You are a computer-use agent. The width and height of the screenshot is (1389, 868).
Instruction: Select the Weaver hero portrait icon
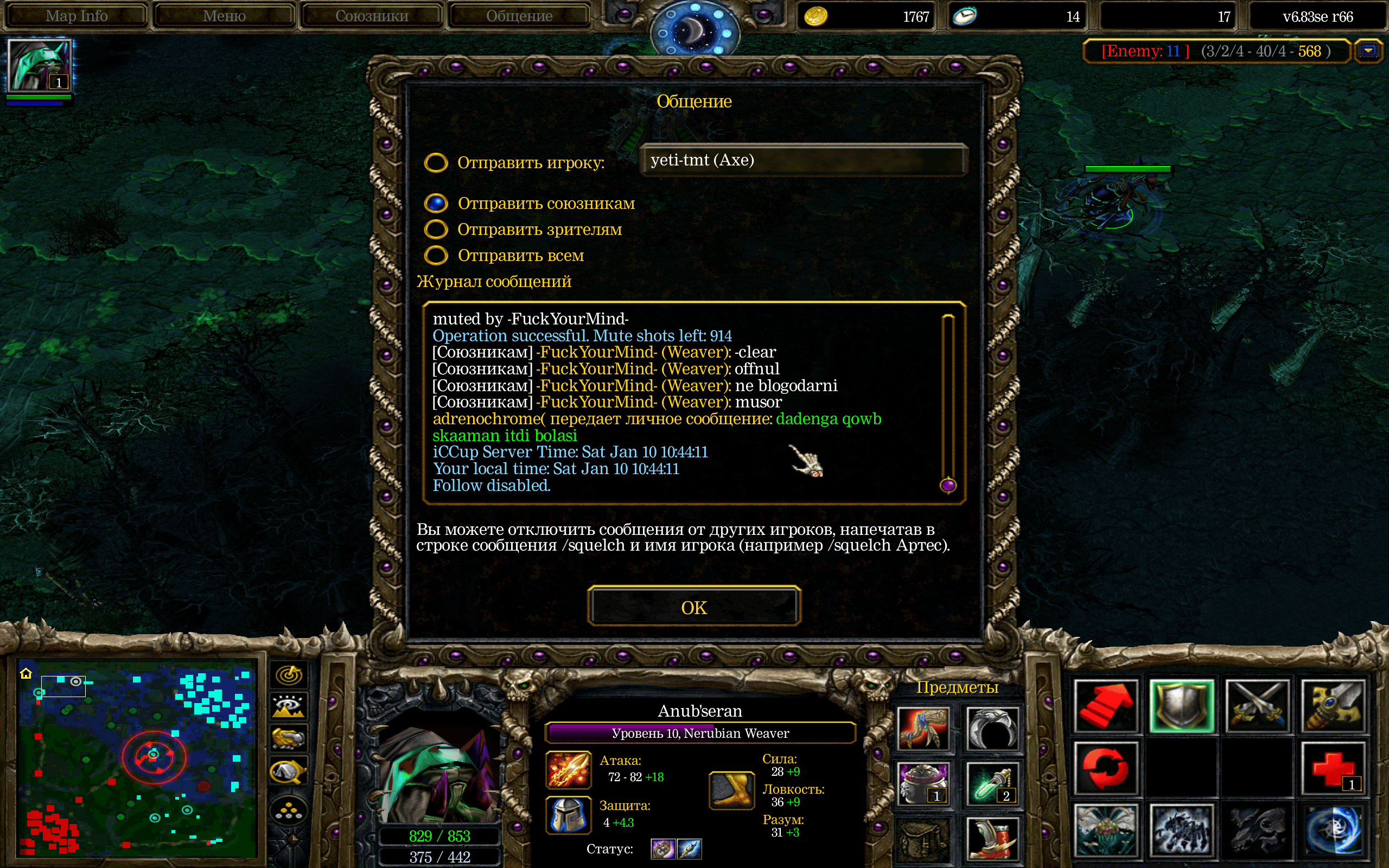pyautogui.click(x=39, y=65)
